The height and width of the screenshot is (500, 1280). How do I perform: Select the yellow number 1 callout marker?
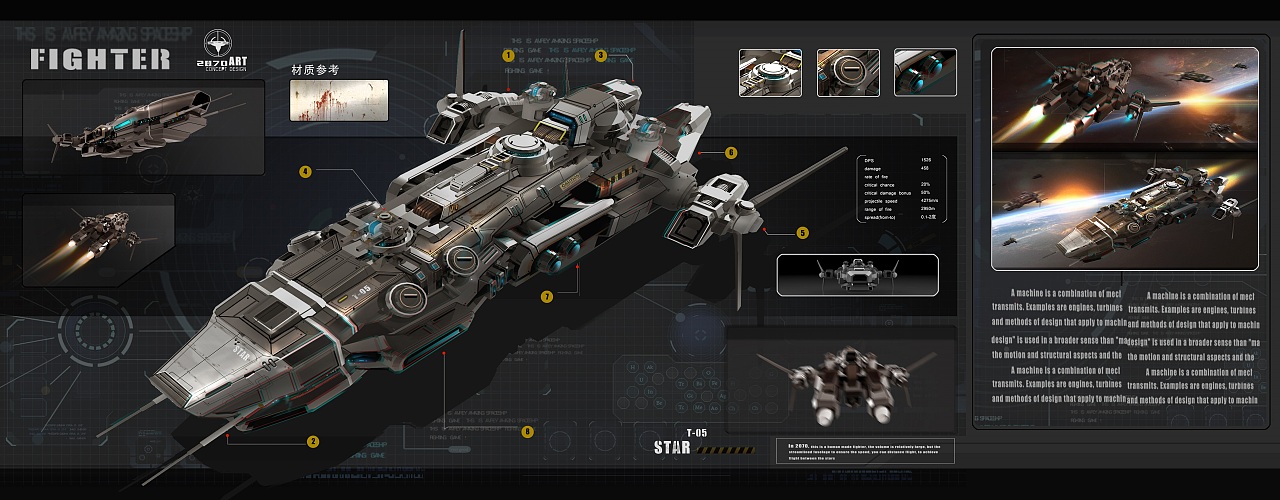508,56
